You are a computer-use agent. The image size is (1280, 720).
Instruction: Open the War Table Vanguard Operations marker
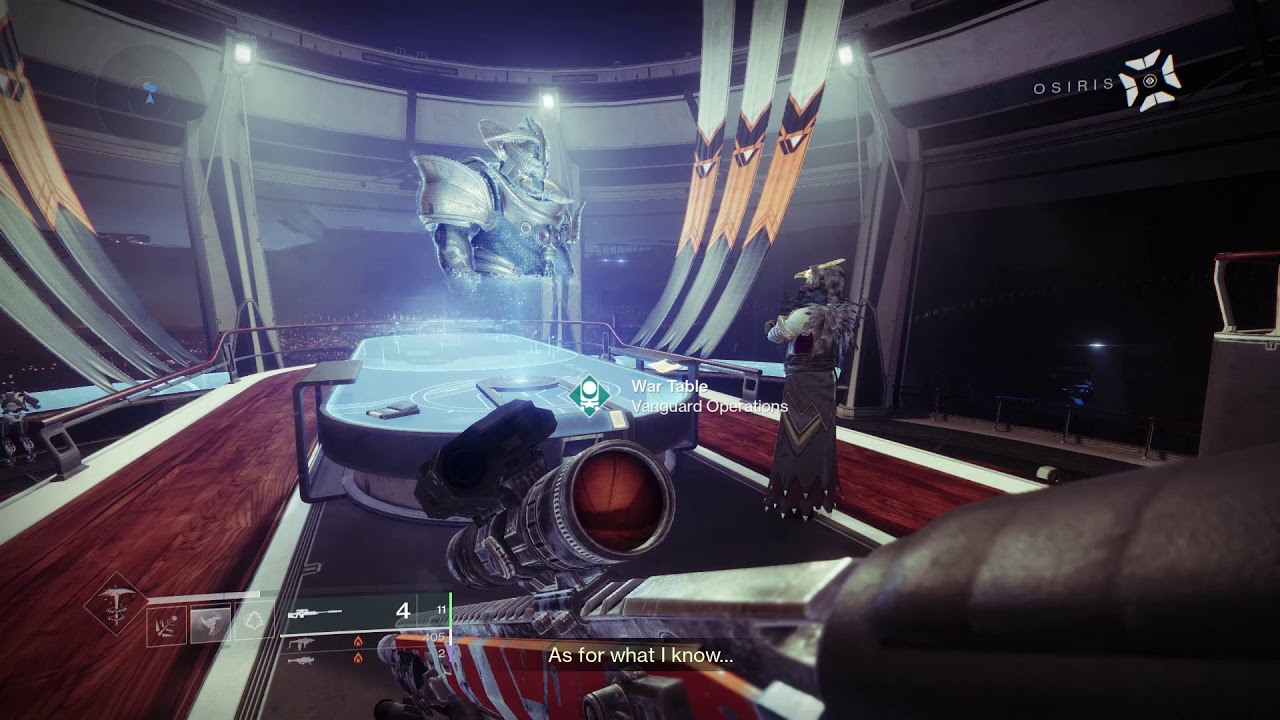coord(590,395)
